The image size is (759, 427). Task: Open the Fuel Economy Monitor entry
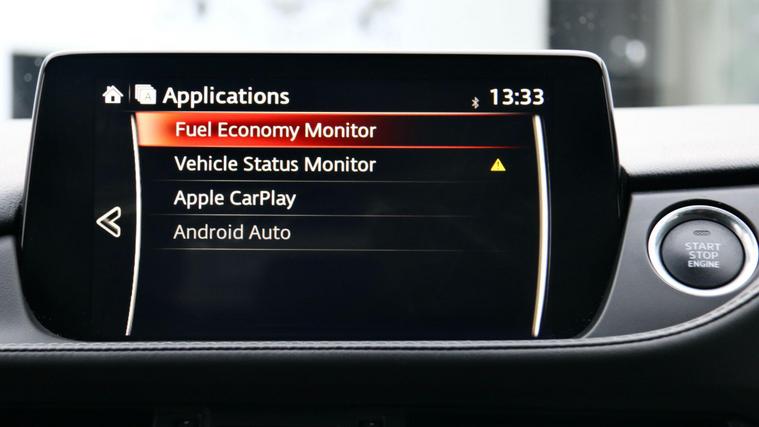point(275,130)
